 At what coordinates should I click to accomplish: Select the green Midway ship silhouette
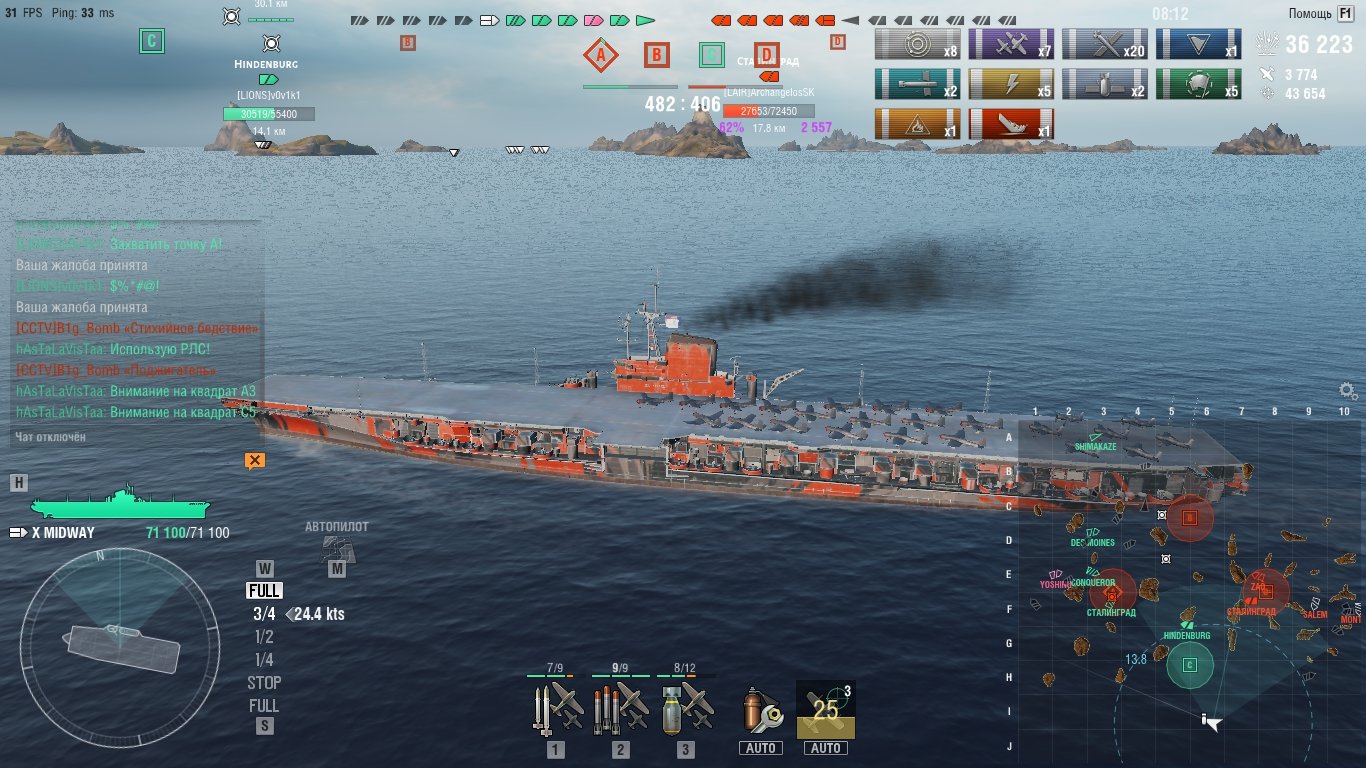(120, 503)
